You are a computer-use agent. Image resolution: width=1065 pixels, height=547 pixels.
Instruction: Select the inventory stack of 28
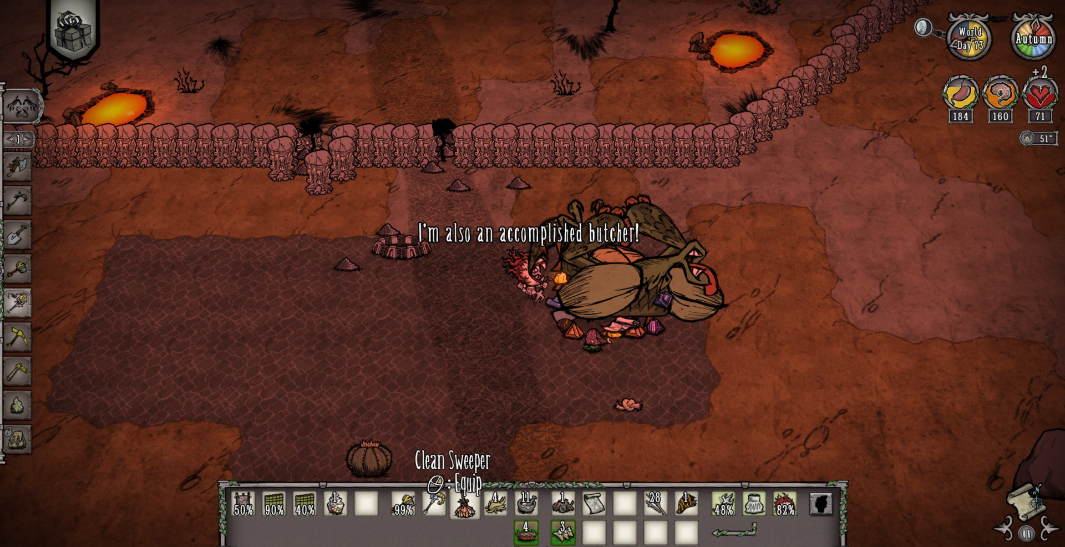click(655, 503)
